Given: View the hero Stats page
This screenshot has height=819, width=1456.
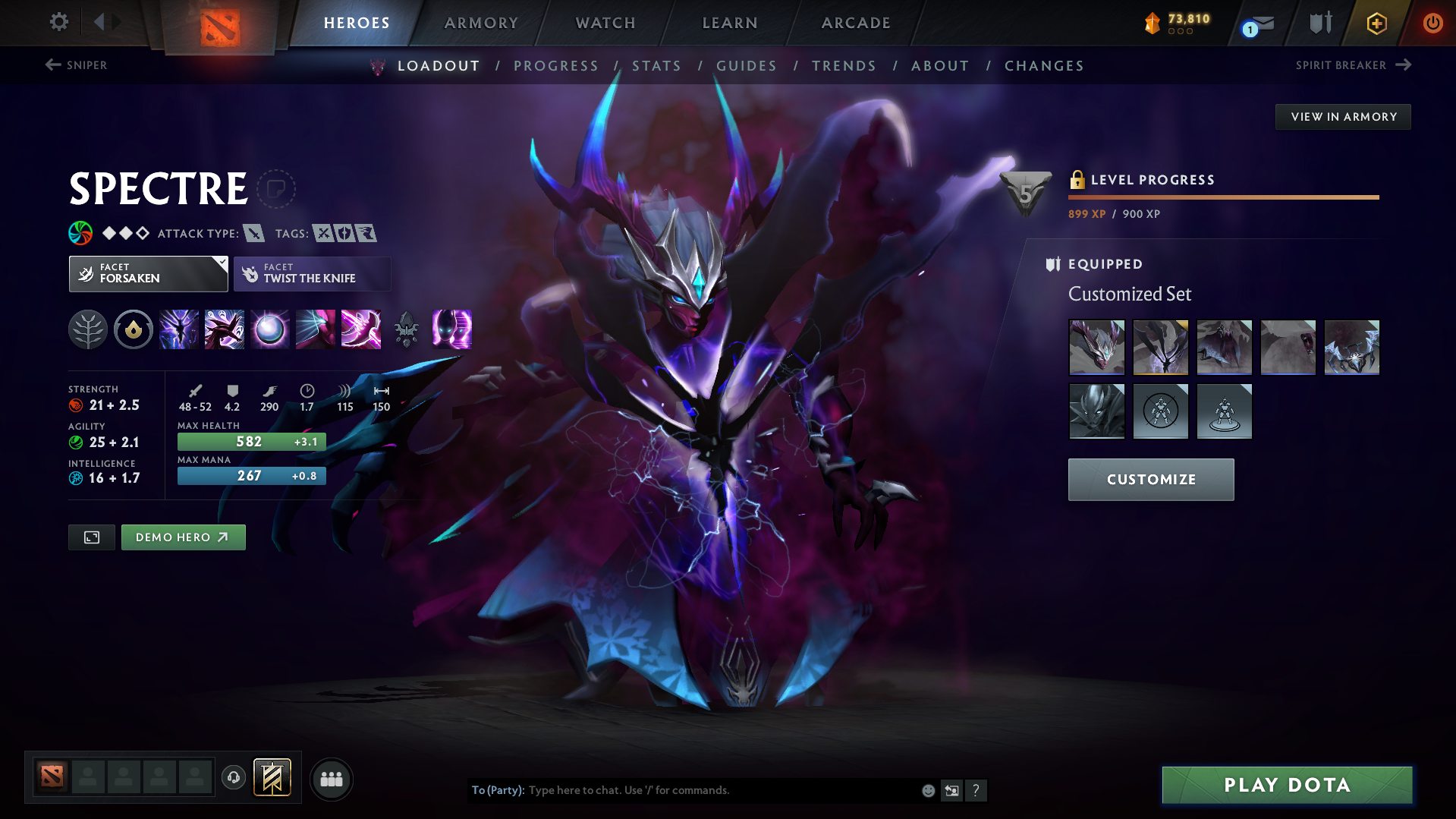Looking at the screenshot, I should (656, 66).
